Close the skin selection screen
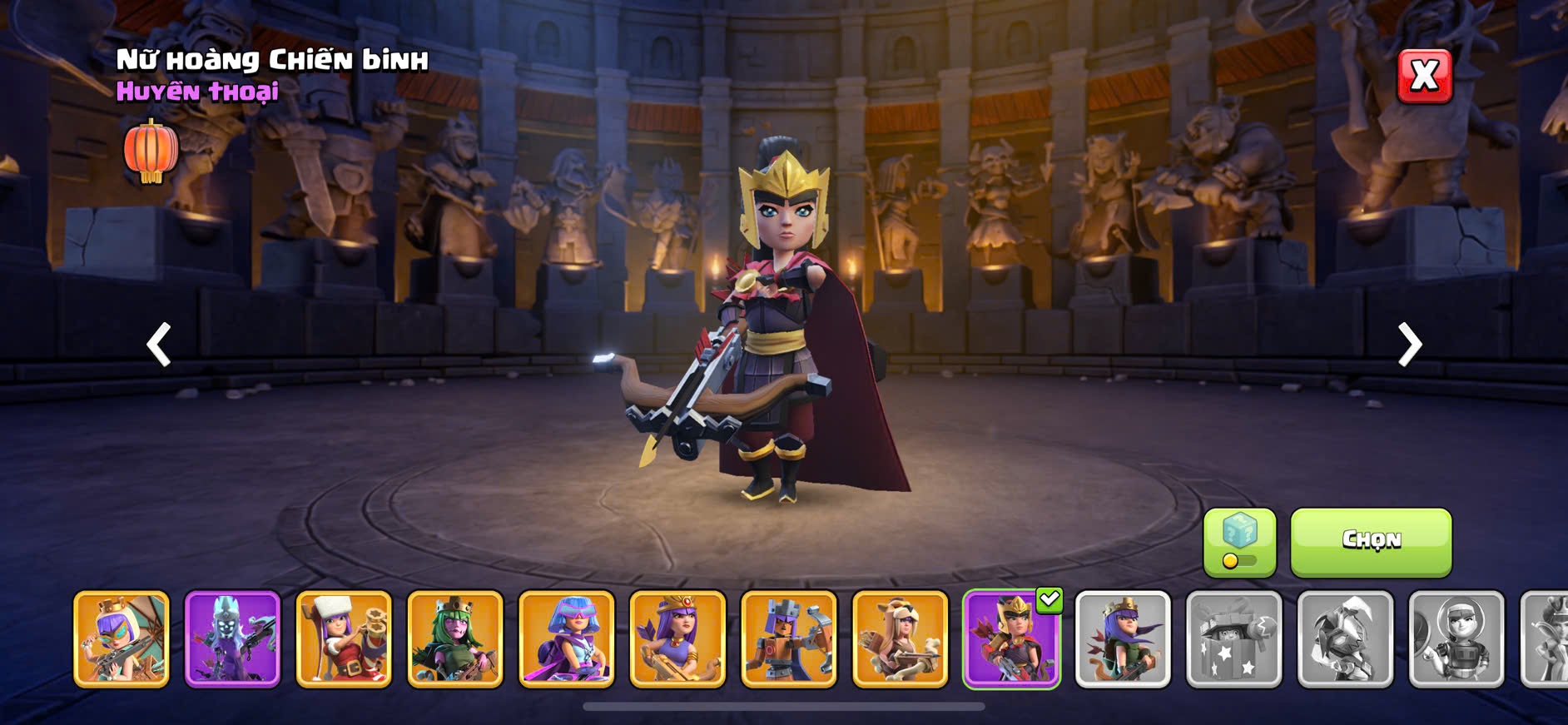This screenshot has height=725, width=1568. click(1424, 77)
